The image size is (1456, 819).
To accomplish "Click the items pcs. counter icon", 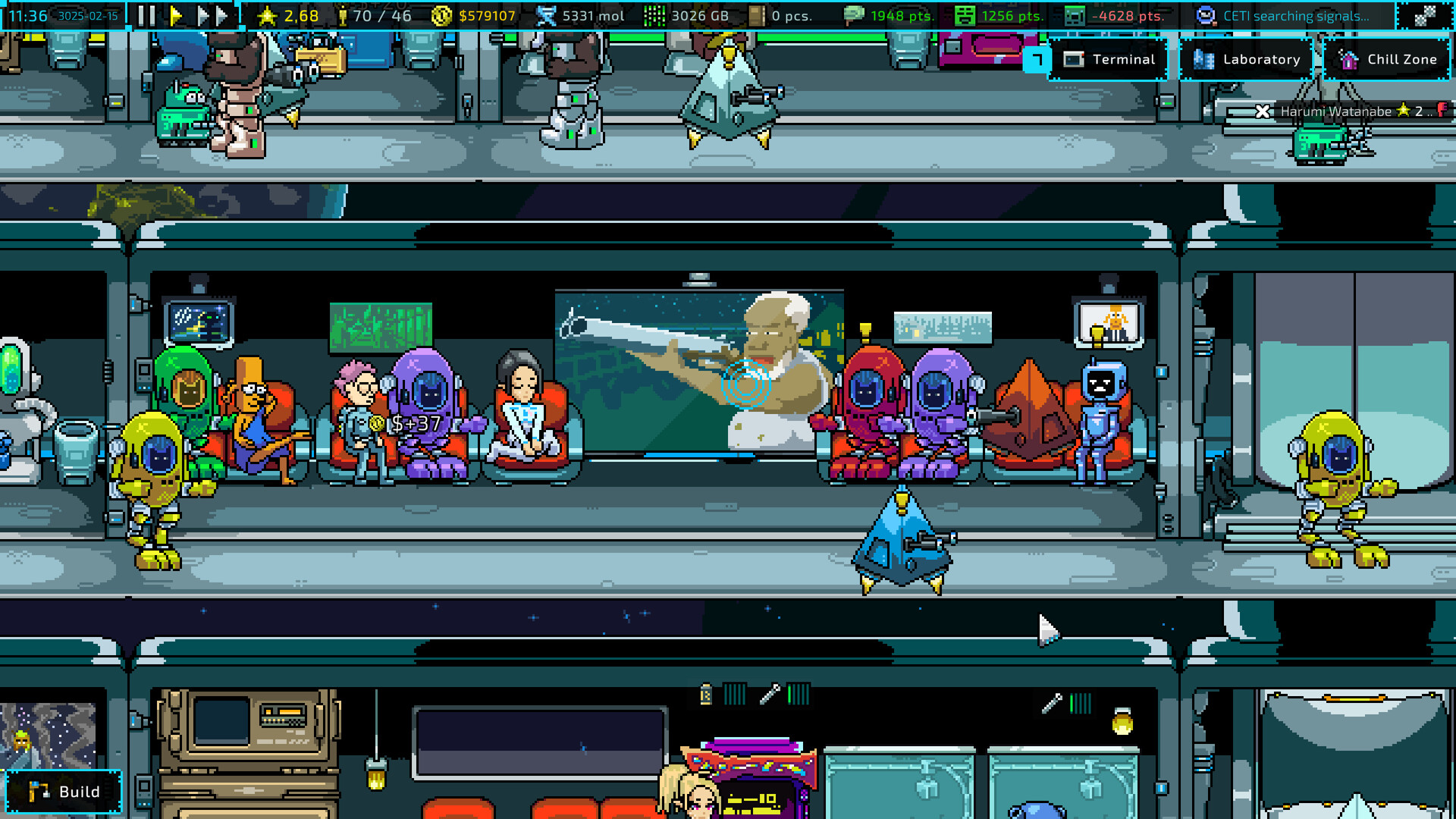I will point(755,15).
